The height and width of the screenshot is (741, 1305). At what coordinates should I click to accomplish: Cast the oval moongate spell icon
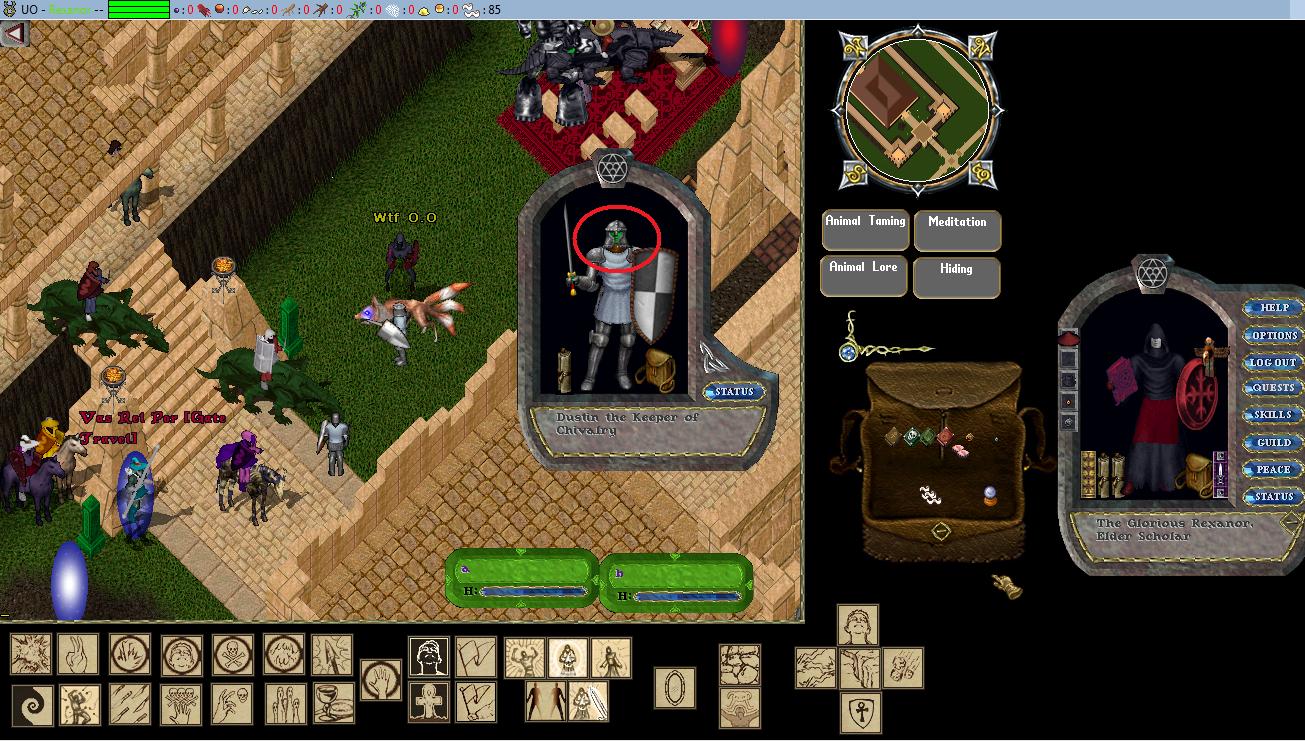(x=675, y=688)
